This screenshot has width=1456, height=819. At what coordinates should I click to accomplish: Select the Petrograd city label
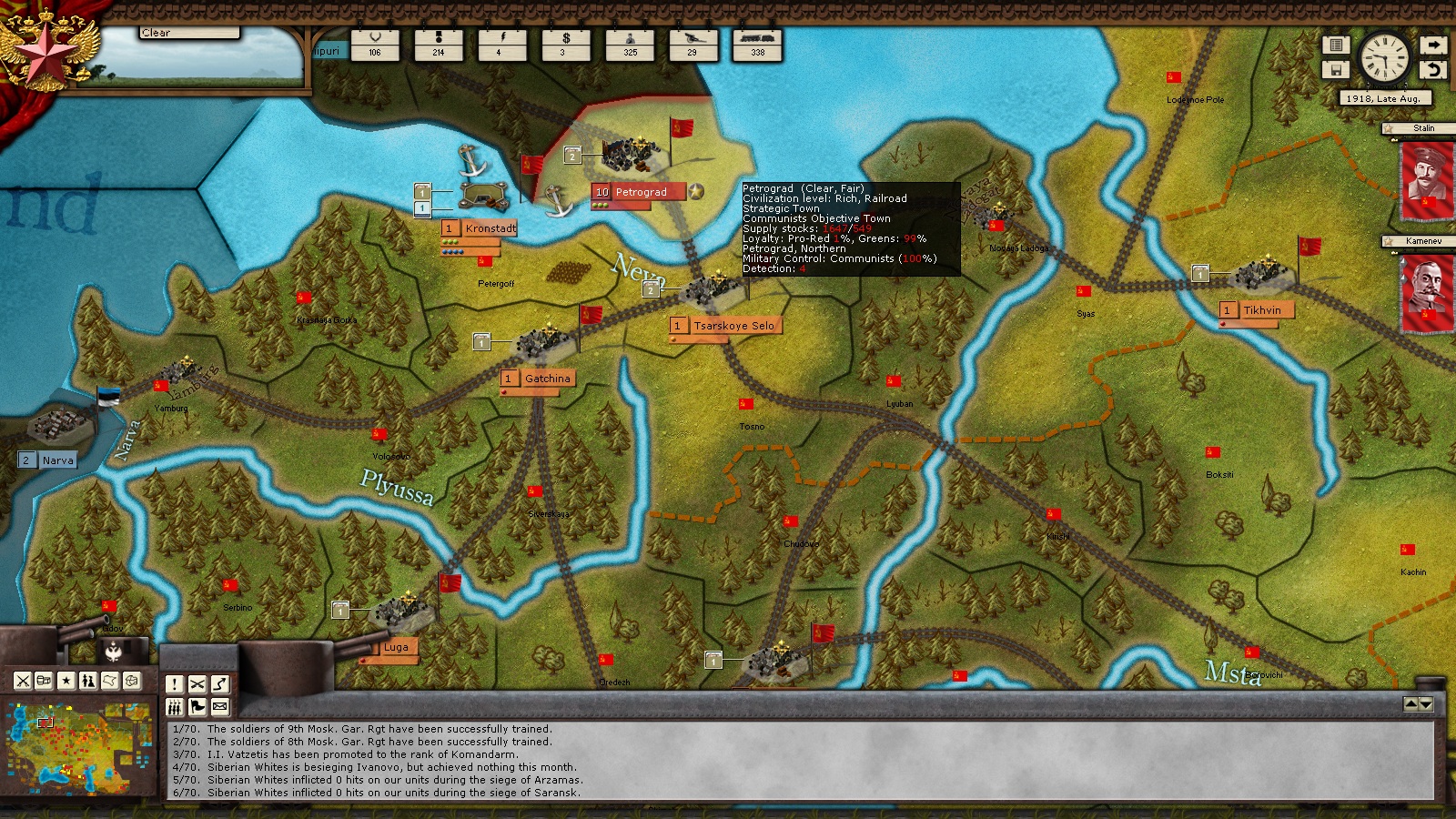pyautogui.click(x=640, y=192)
